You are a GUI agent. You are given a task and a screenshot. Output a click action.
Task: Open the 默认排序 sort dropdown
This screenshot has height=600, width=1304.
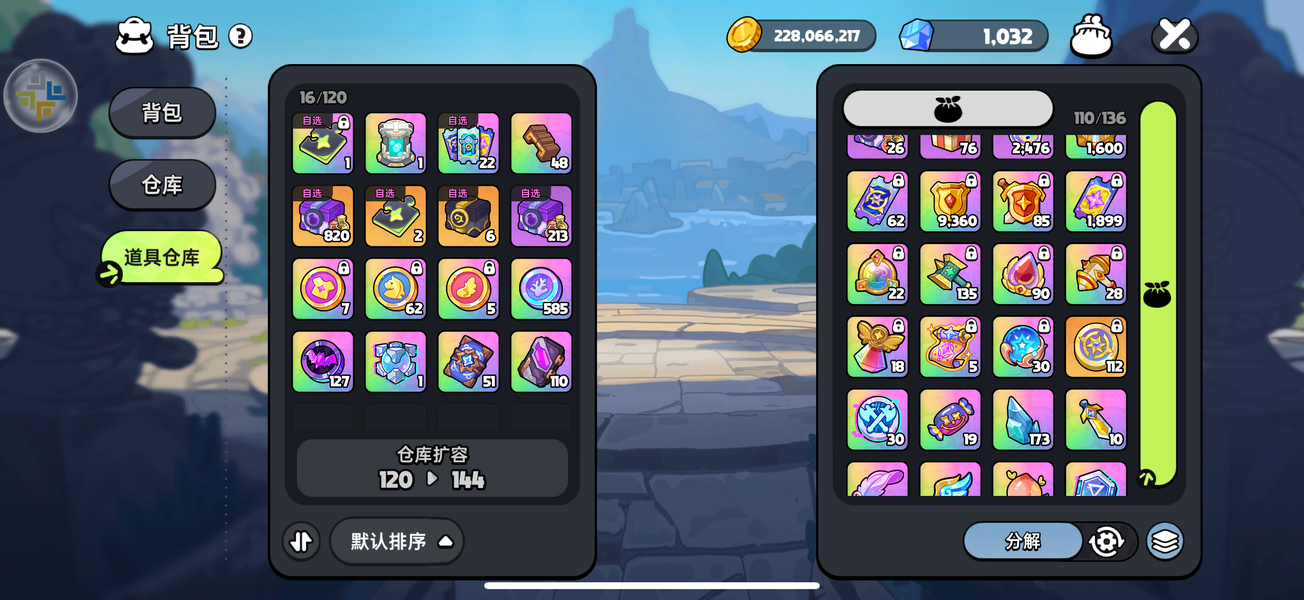pos(397,541)
